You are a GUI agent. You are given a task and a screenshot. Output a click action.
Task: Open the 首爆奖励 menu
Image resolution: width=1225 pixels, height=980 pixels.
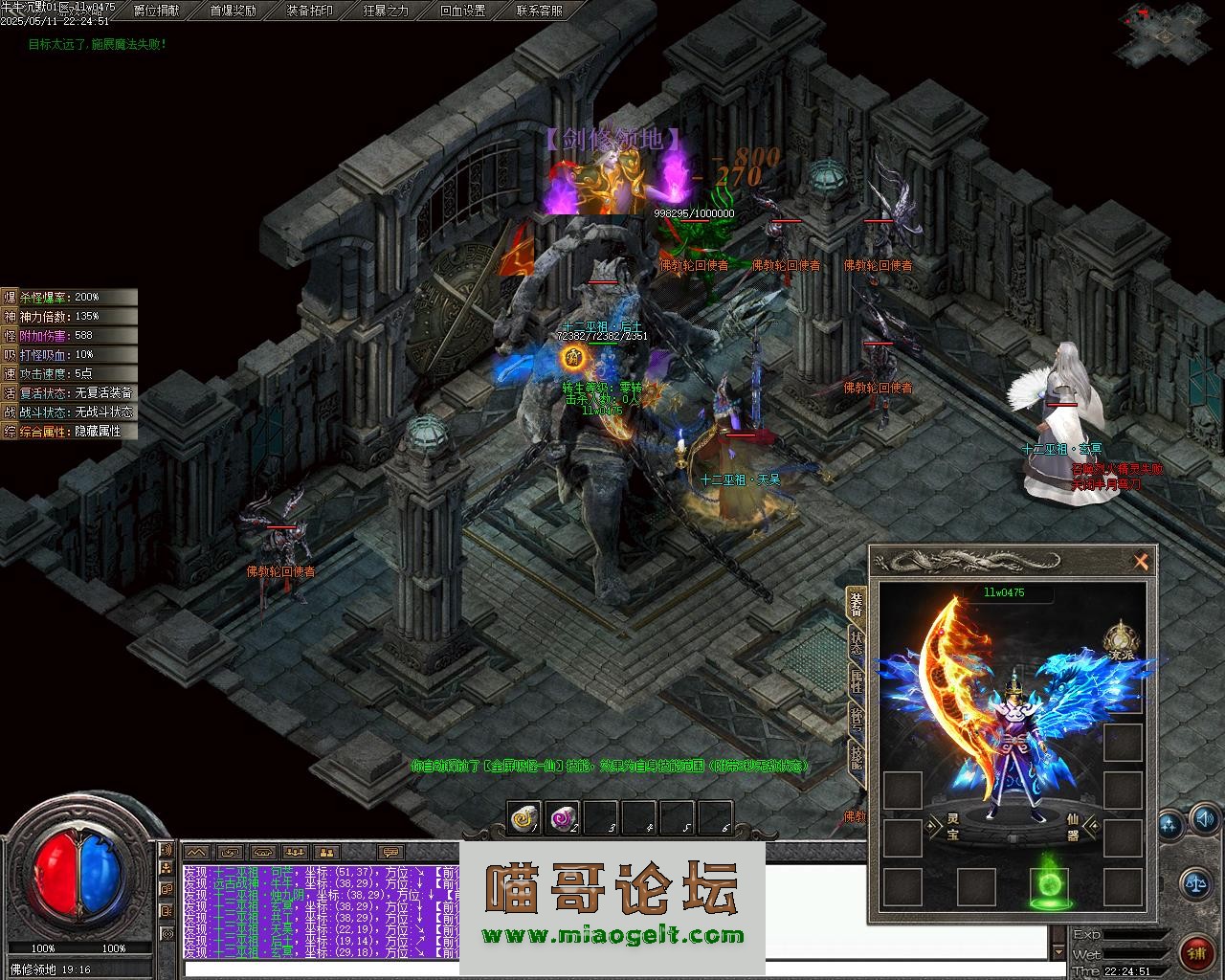coord(233,11)
